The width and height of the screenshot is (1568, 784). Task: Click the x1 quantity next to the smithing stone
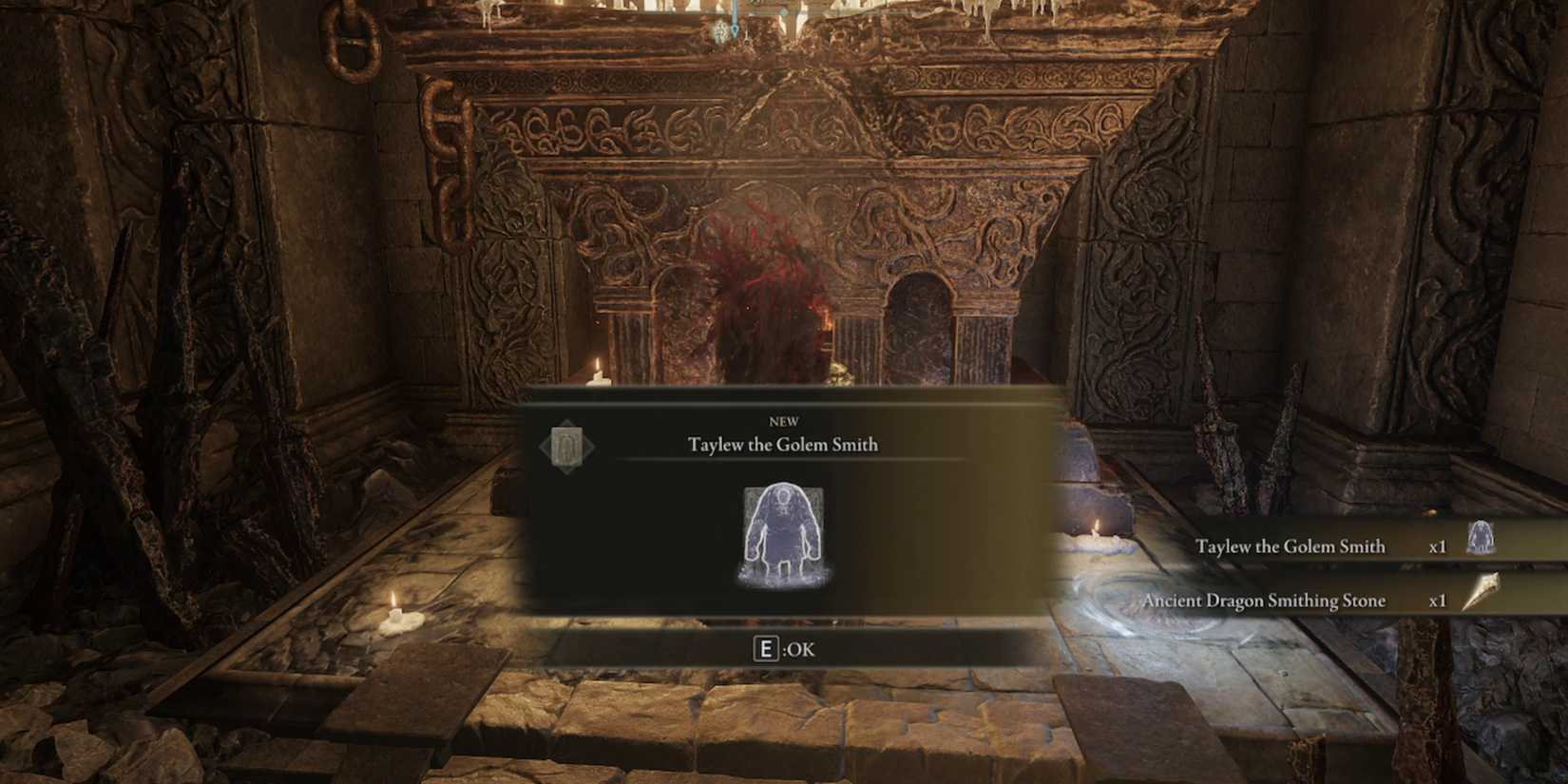click(1439, 600)
